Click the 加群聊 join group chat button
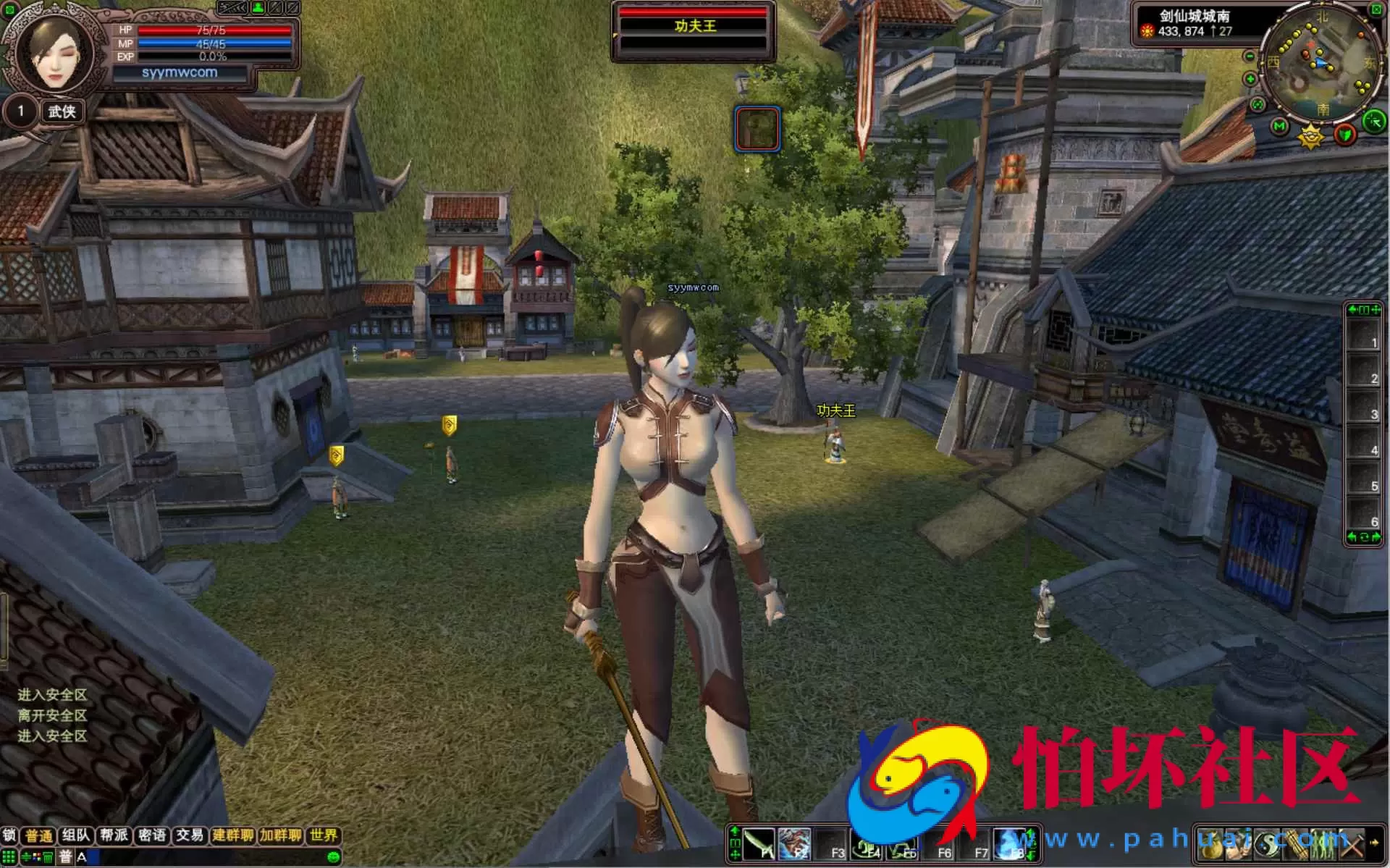Image resolution: width=1390 pixels, height=868 pixels. (x=280, y=835)
